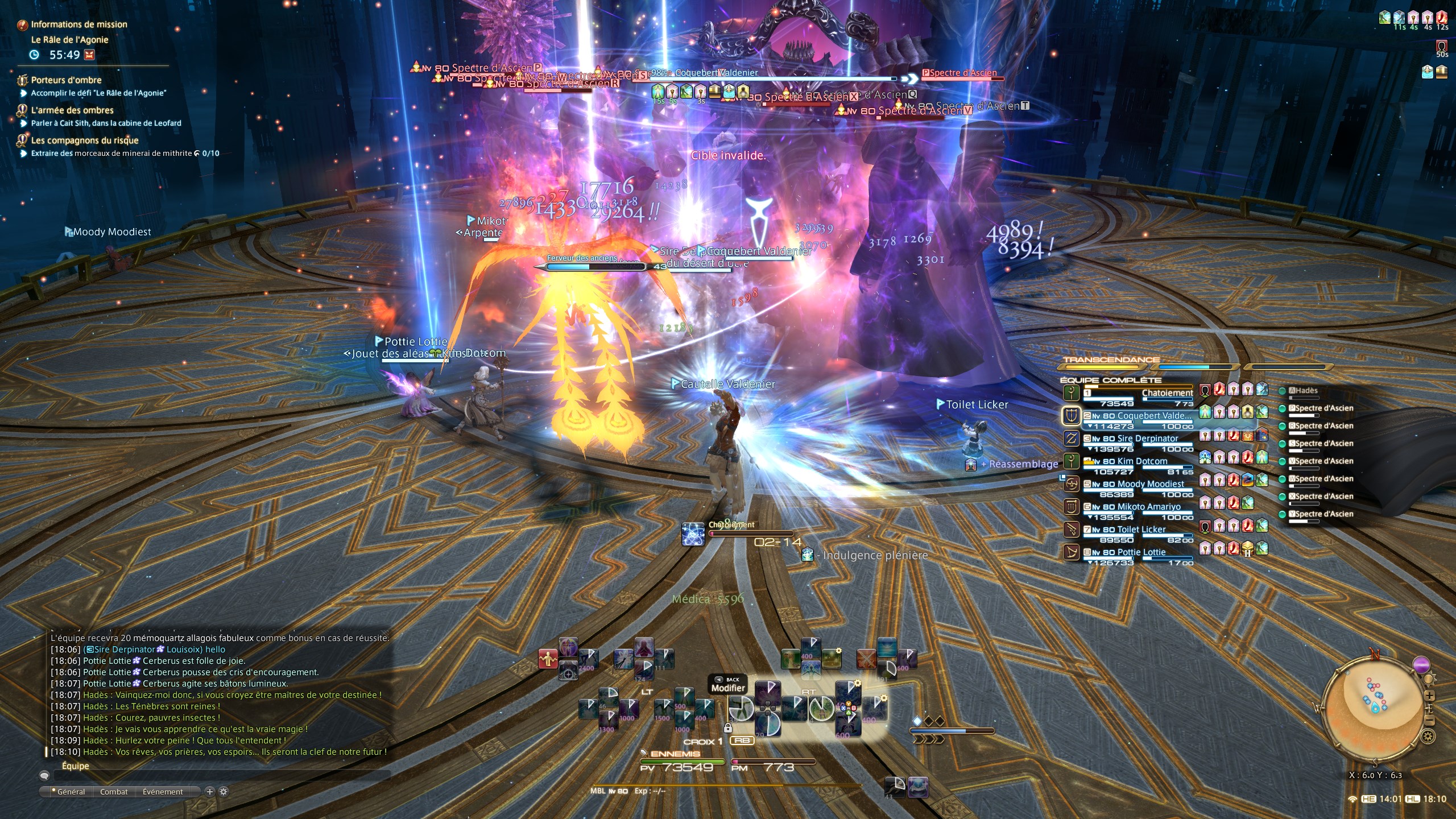Zoom out the minimap with minus button
Viewport: 1456px width, 819px height.
click(1430, 721)
